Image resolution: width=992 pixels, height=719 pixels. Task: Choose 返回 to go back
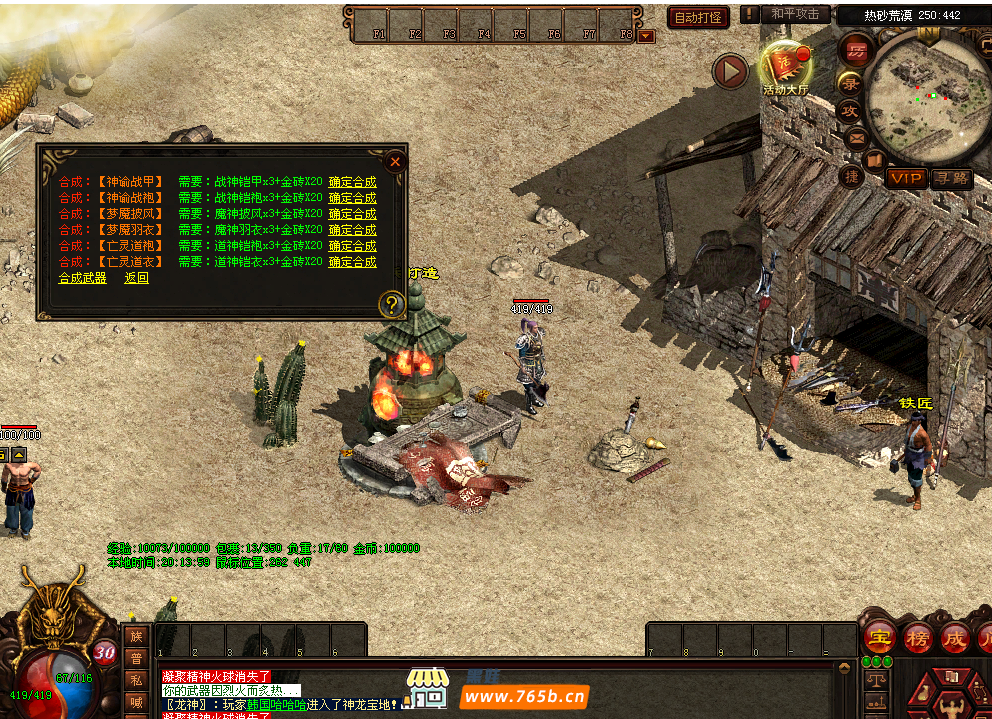[x=137, y=278]
